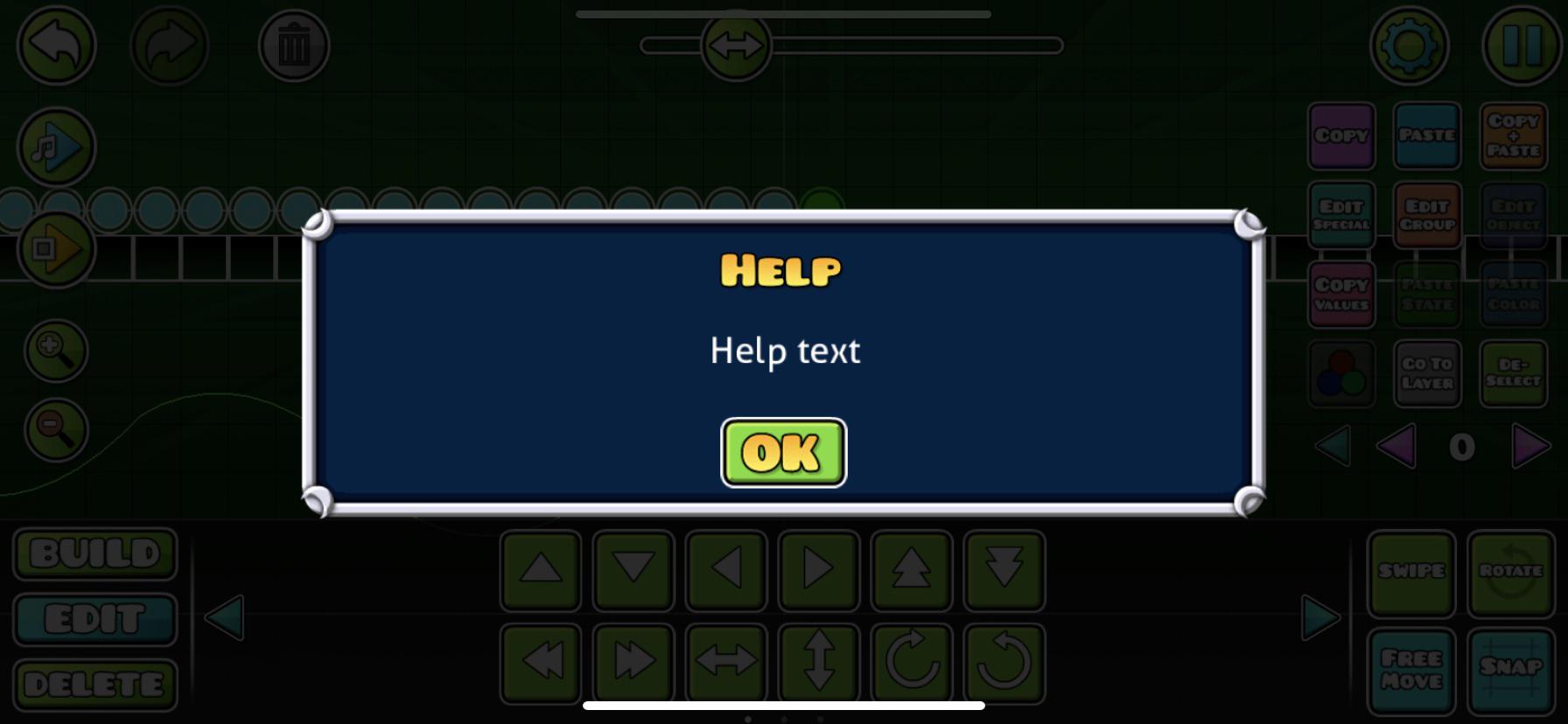Toggle Swipe selection mode
1568x724 pixels.
(1410, 573)
